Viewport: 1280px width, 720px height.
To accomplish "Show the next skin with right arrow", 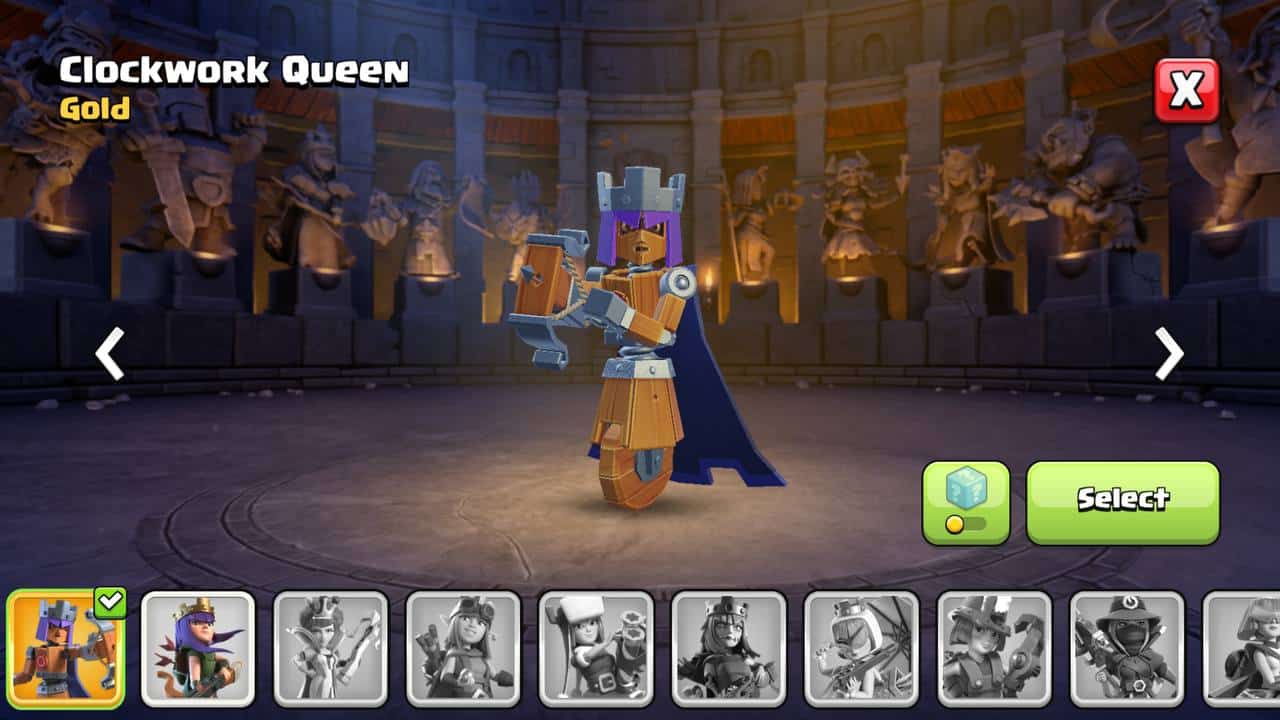I will [x=1168, y=353].
